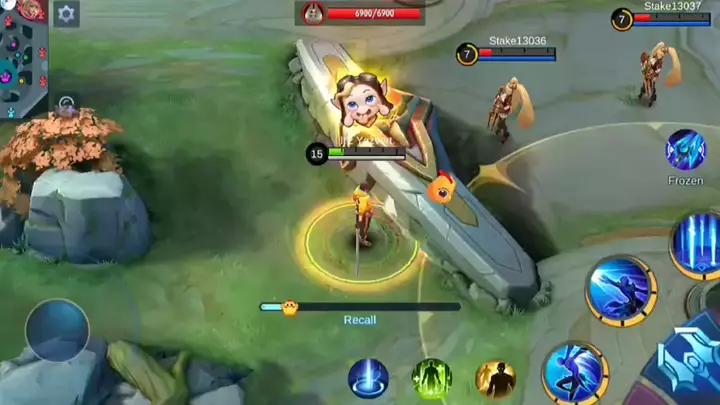The width and height of the screenshot is (720, 405).
Task: Activate the blue sword slash skill
Action: [x=621, y=291]
